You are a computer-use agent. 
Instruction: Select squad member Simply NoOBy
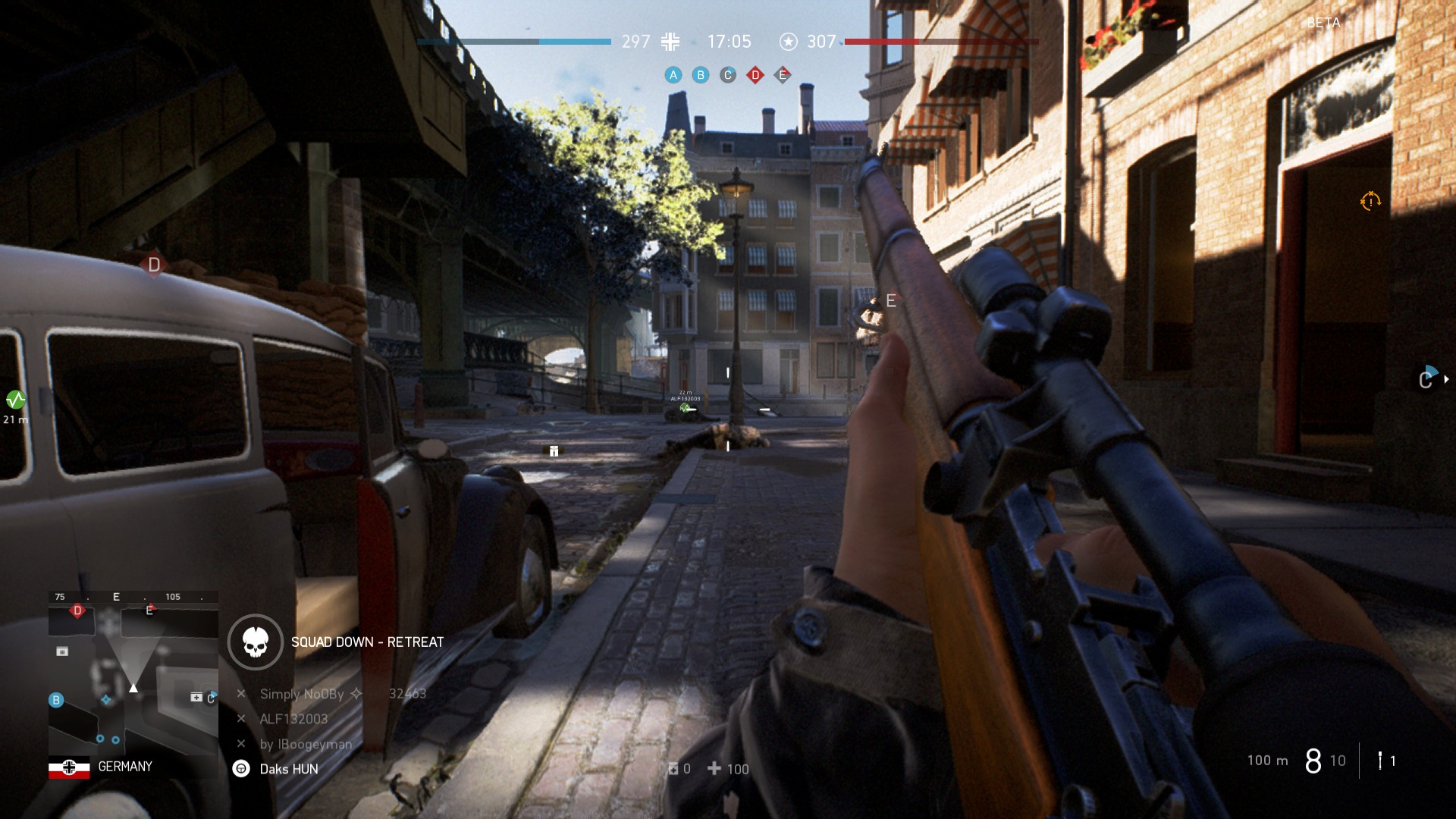[302, 694]
